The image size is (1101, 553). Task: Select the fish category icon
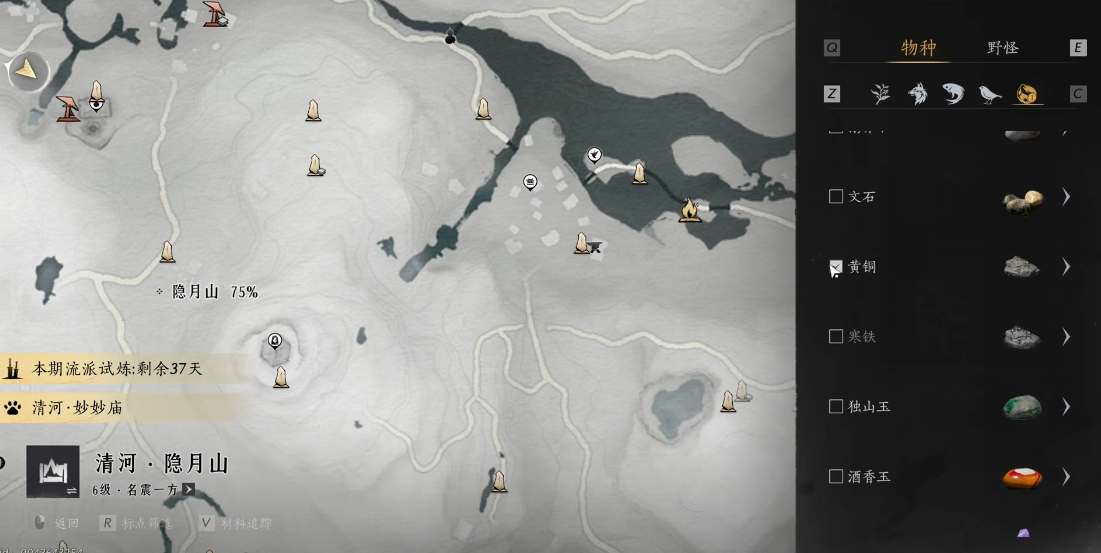pos(953,94)
